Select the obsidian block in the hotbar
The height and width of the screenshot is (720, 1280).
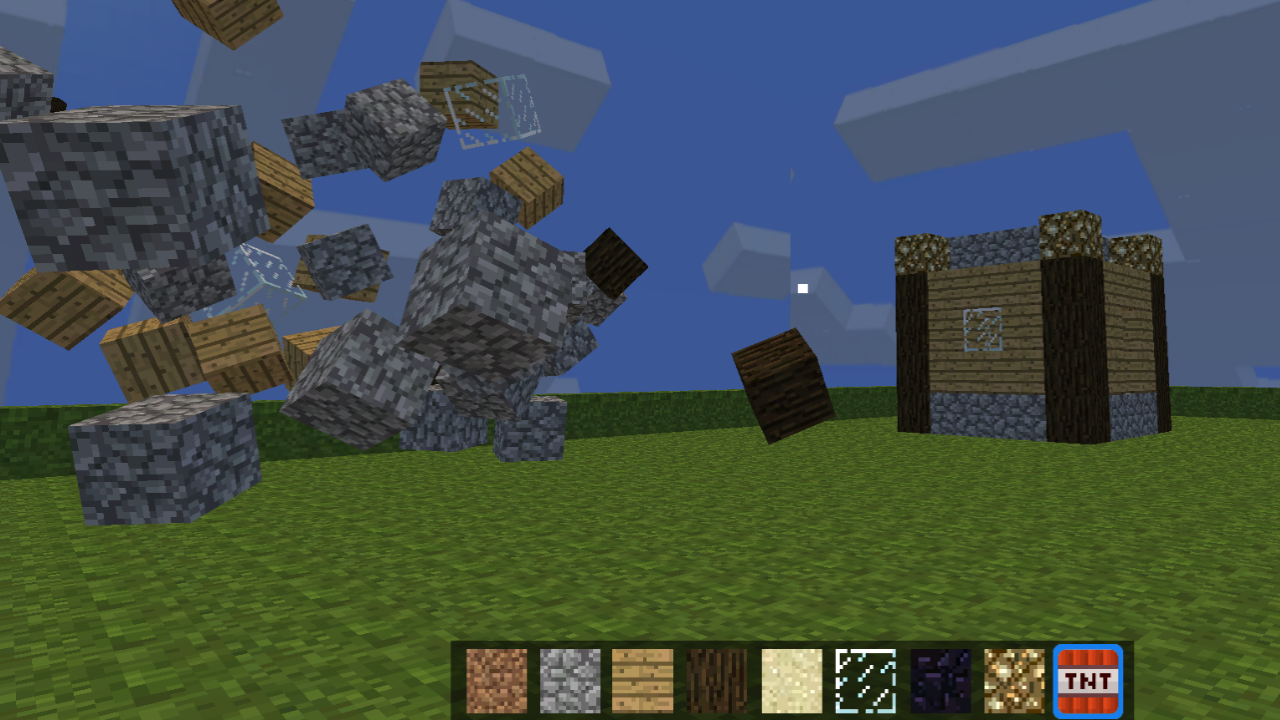(x=940, y=680)
